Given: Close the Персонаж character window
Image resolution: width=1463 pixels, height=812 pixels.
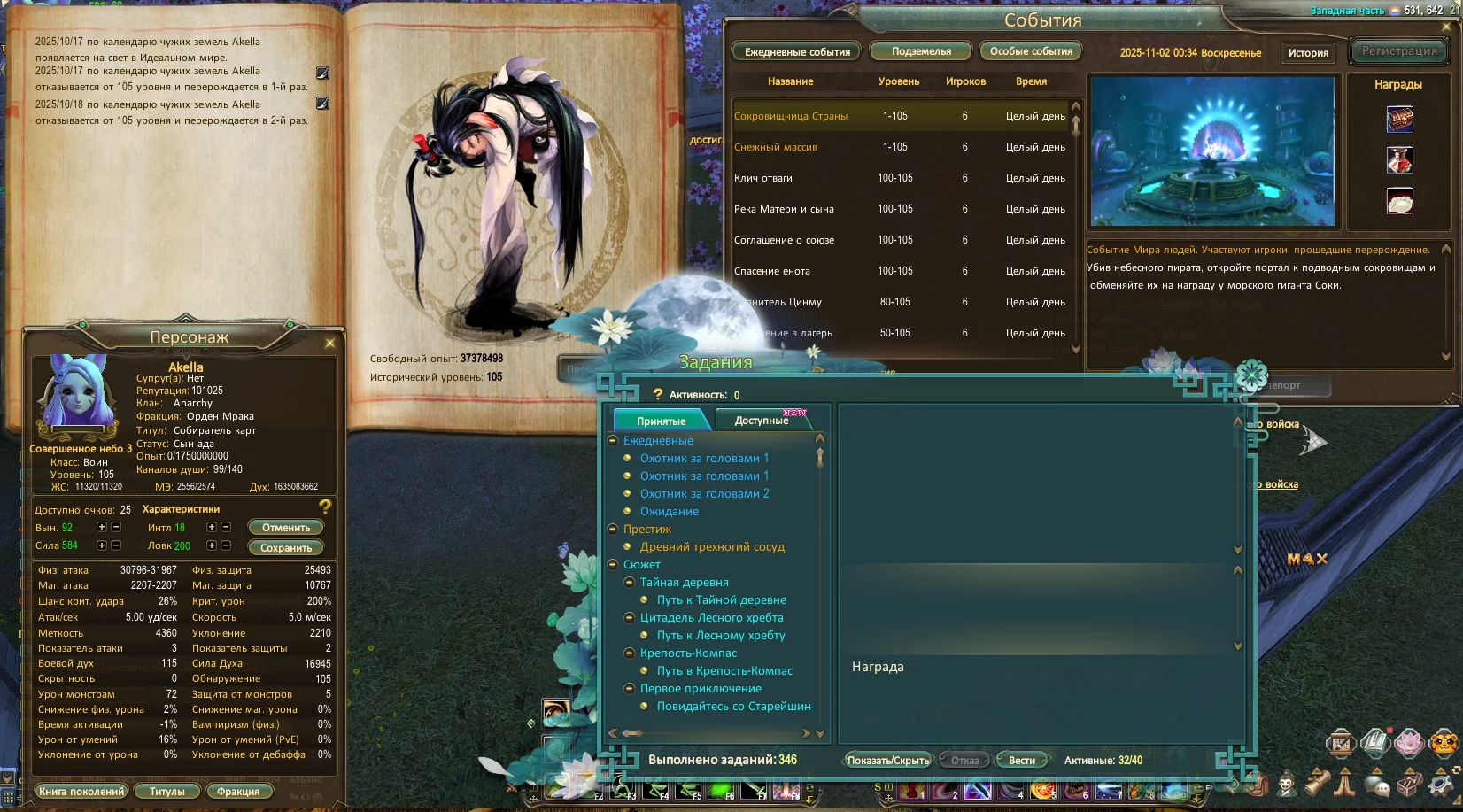Looking at the screenshot, I should (330, 343).
